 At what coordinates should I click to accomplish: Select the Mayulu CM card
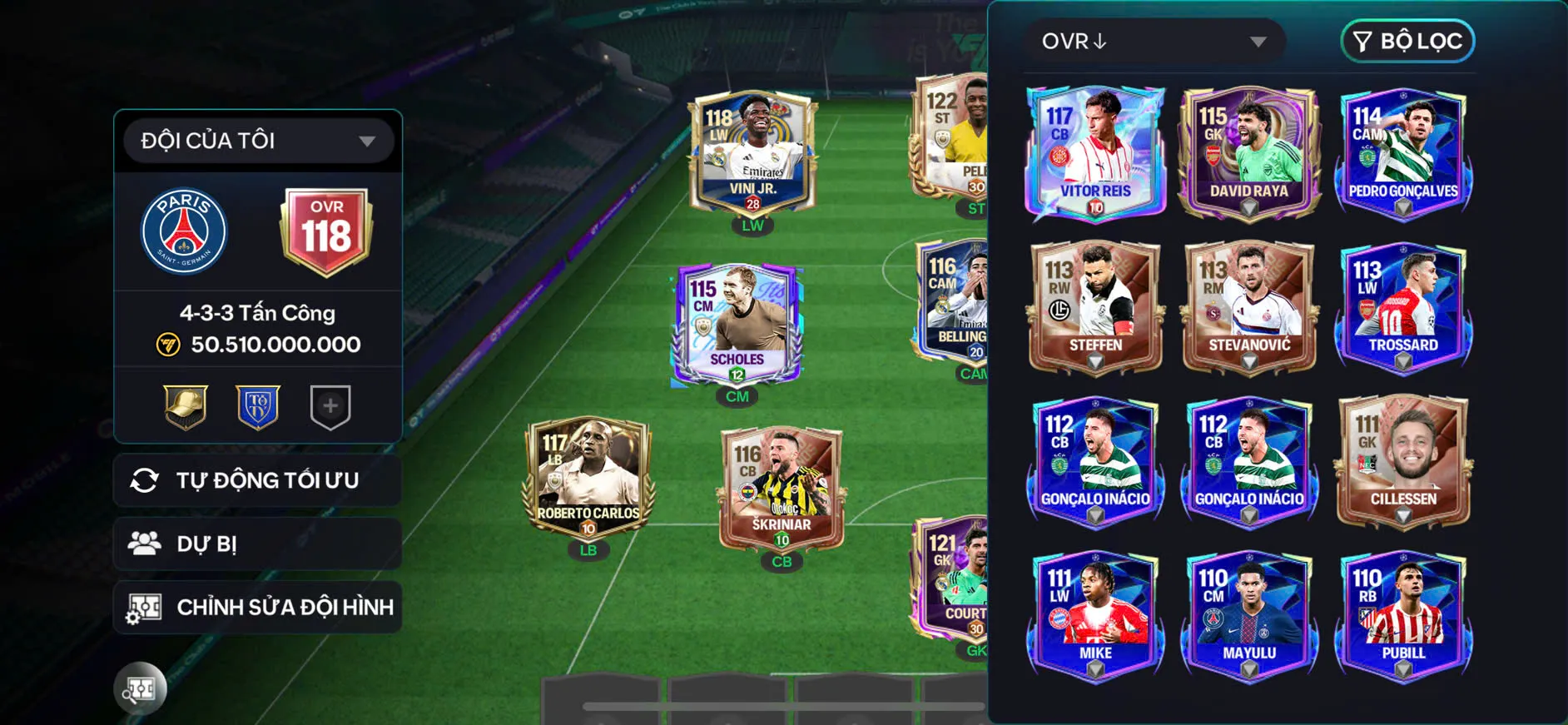click(1248, 615)
